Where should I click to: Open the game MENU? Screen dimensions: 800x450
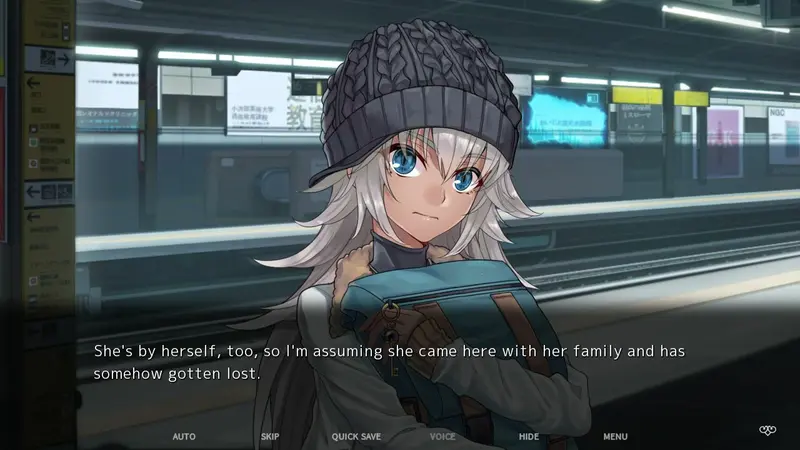click(x=615, y=437)
